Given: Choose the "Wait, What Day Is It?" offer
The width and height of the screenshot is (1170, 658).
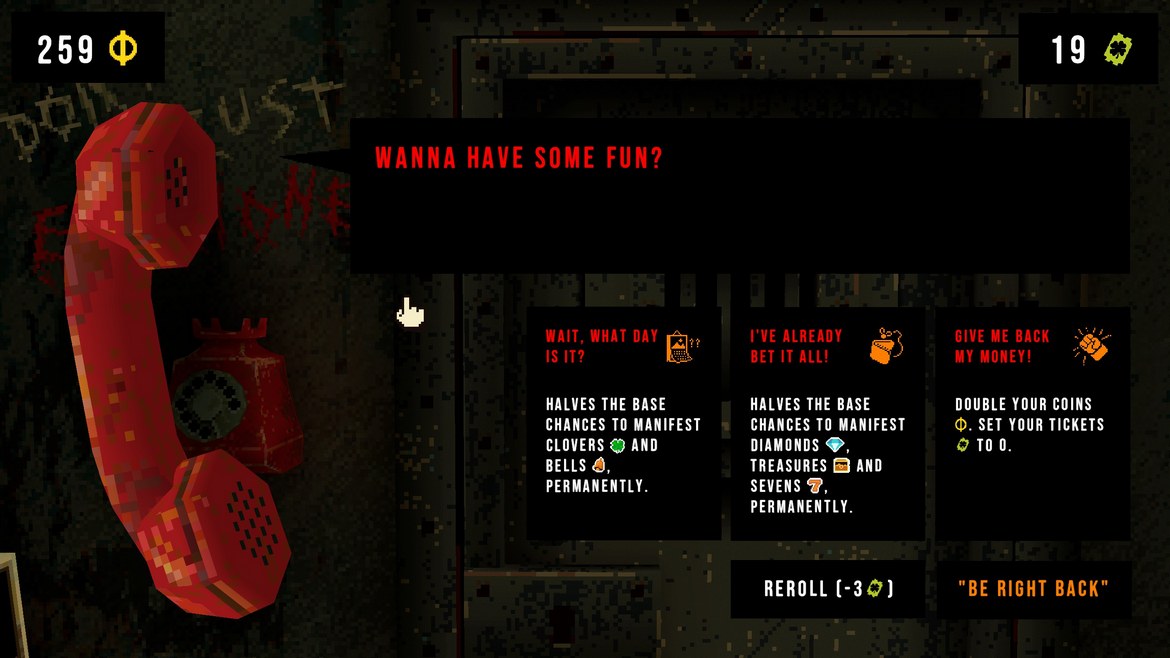Looking at the screenshot, I should pos(624,423).
